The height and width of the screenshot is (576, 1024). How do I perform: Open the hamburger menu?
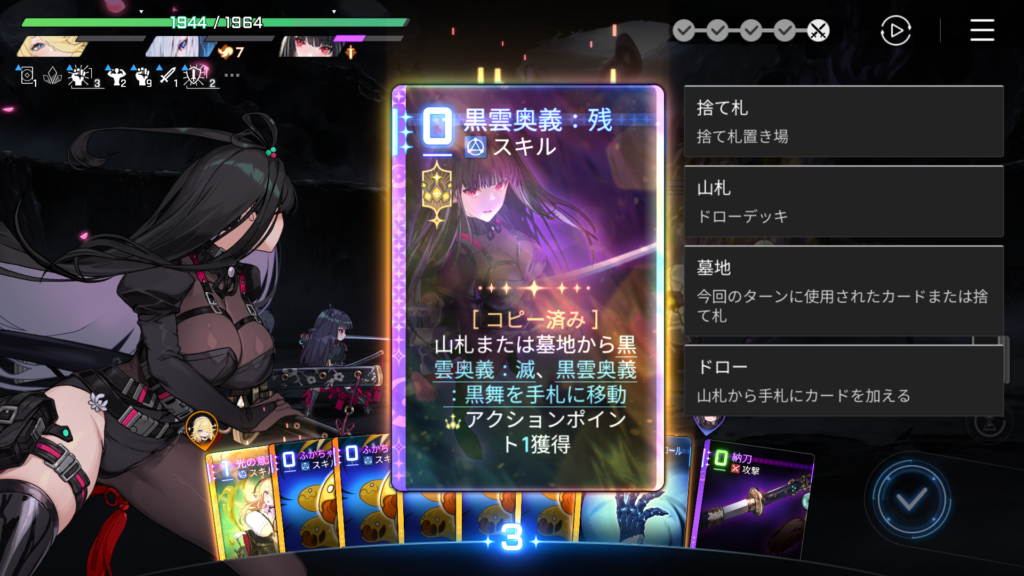(982, 31)
